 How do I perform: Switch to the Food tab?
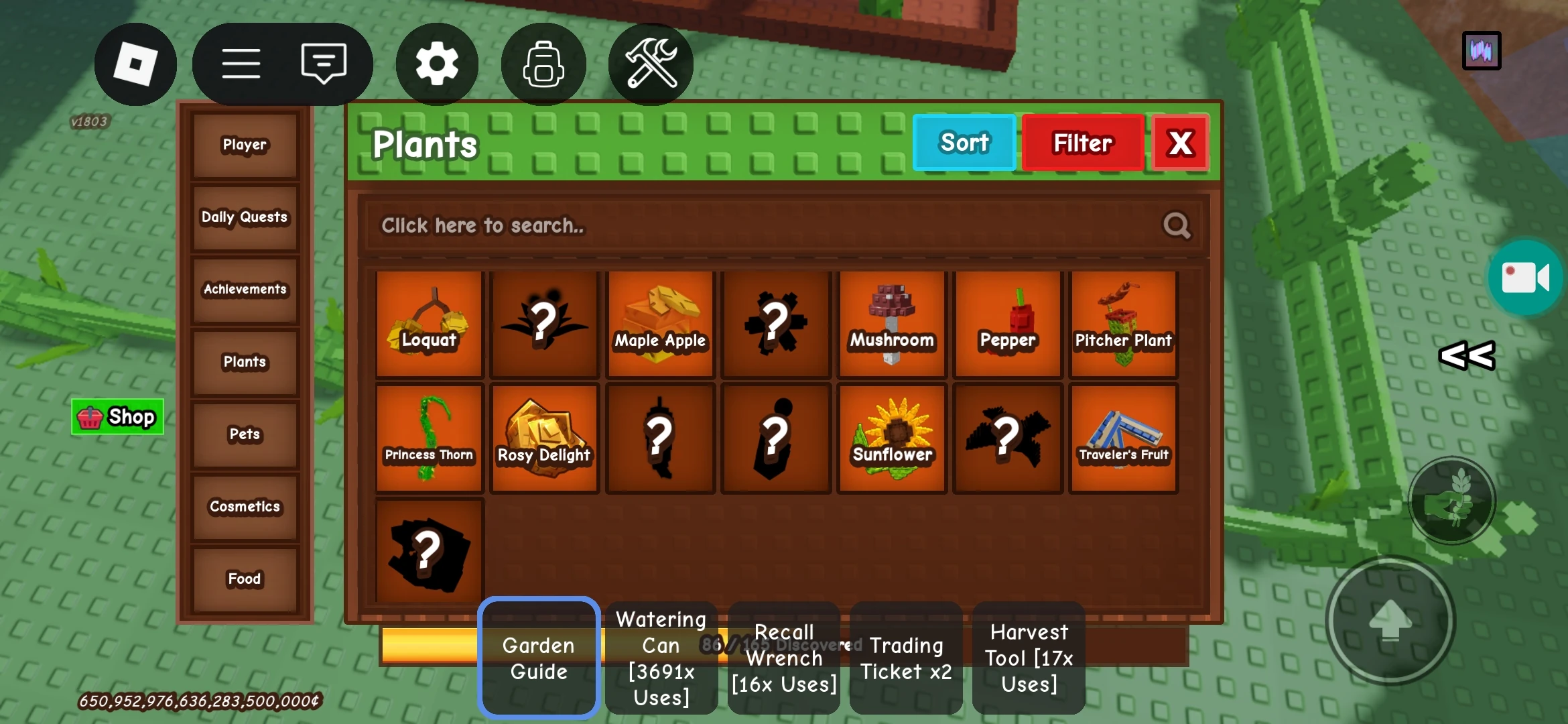244,578
